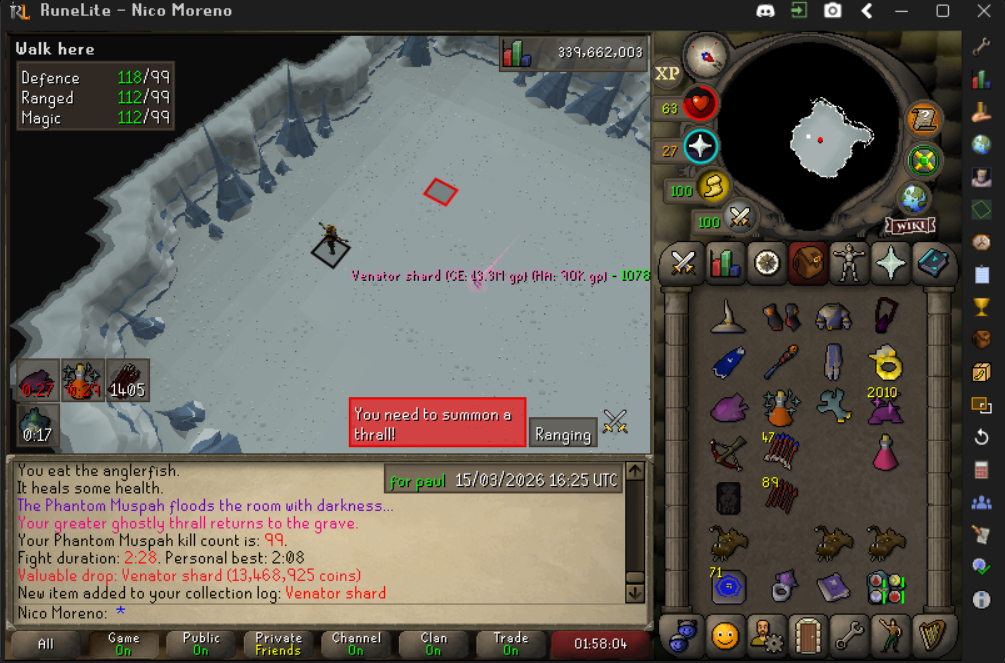1005x663 pixels.
Task: Select the gold ring inventory item
Action: tap(885, 361)
